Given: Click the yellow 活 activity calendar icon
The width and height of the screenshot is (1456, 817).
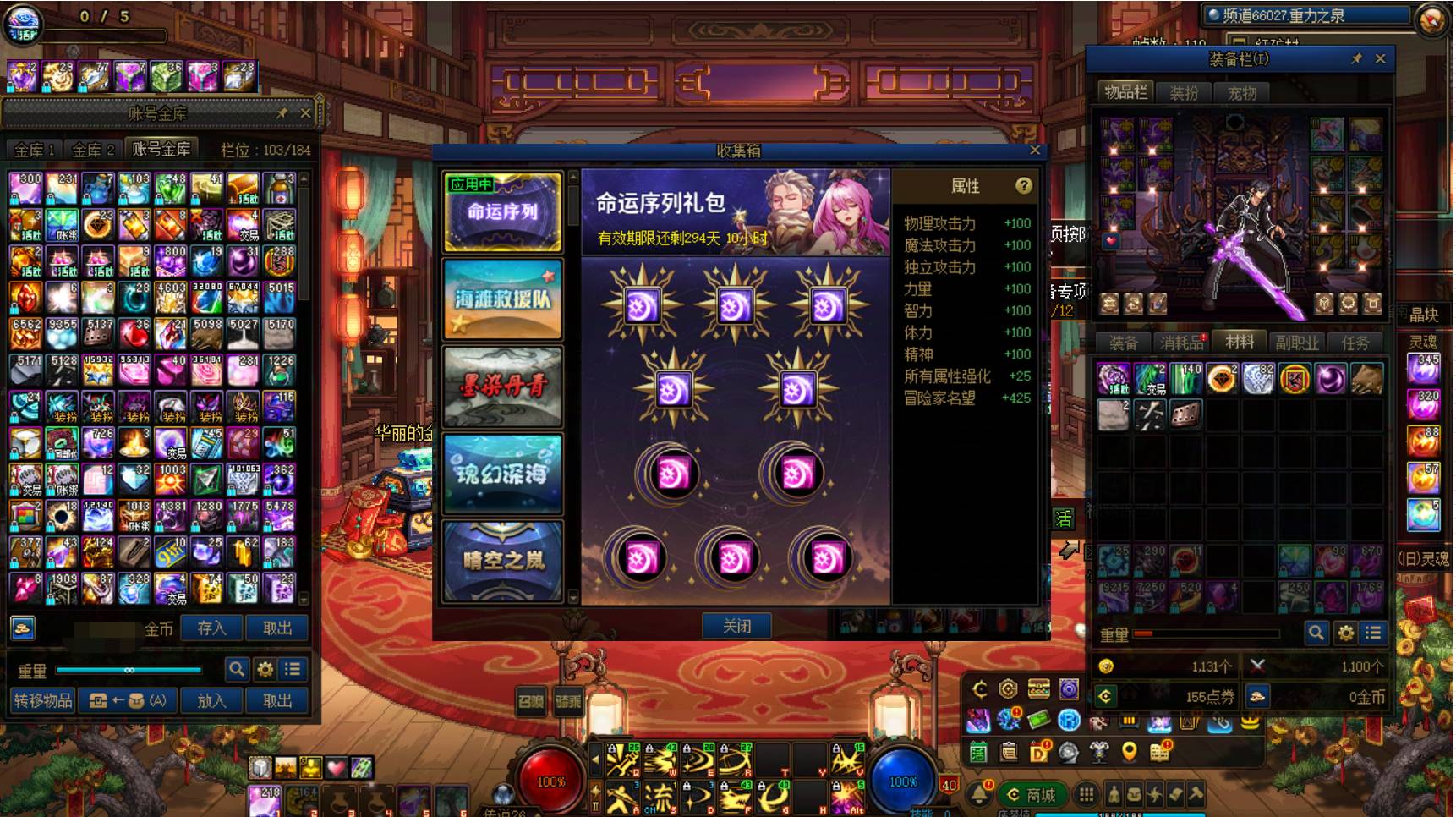Looking at the screenshot, I should click(978, 751).
